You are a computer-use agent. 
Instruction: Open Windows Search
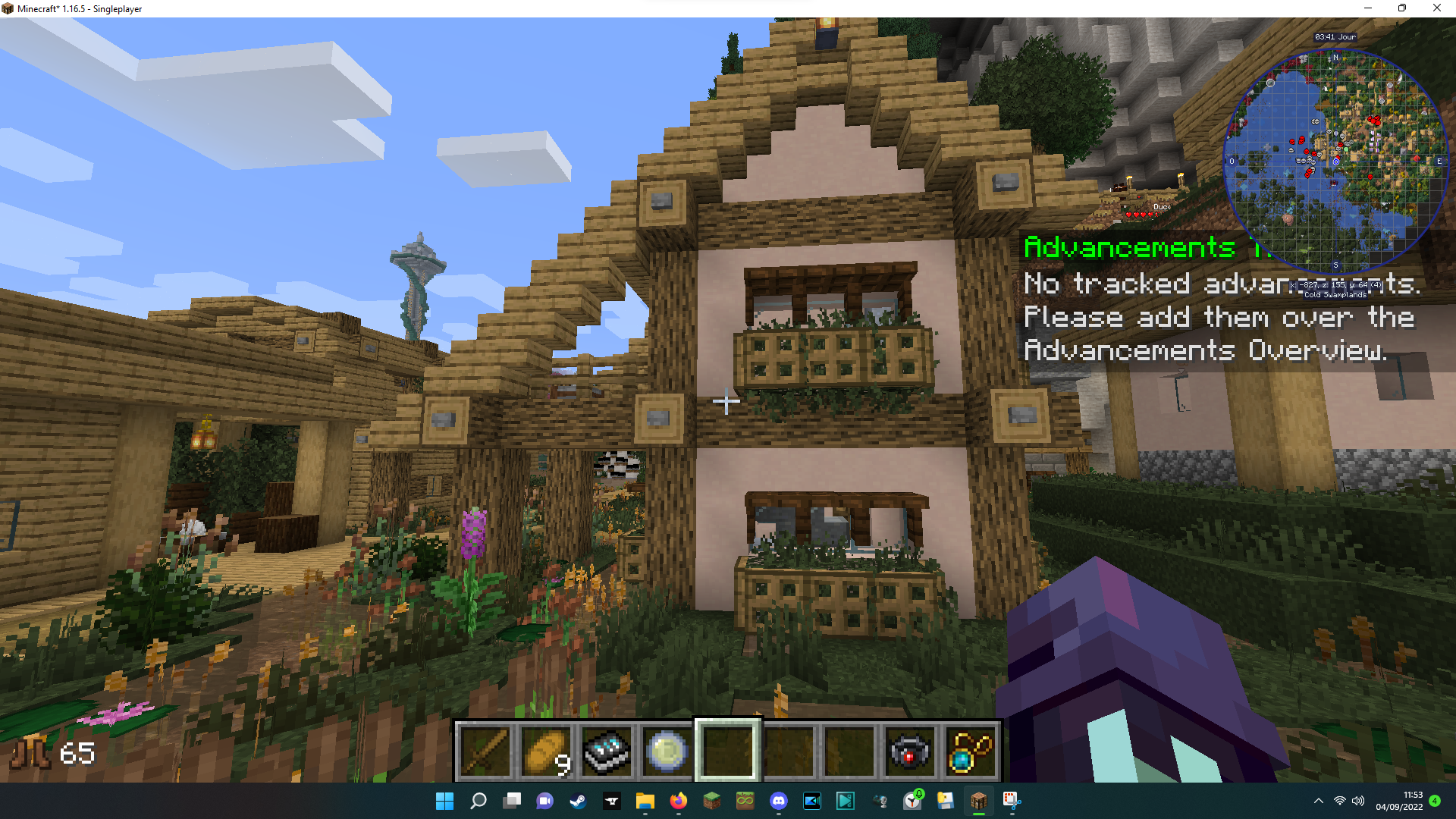[478, 801]
